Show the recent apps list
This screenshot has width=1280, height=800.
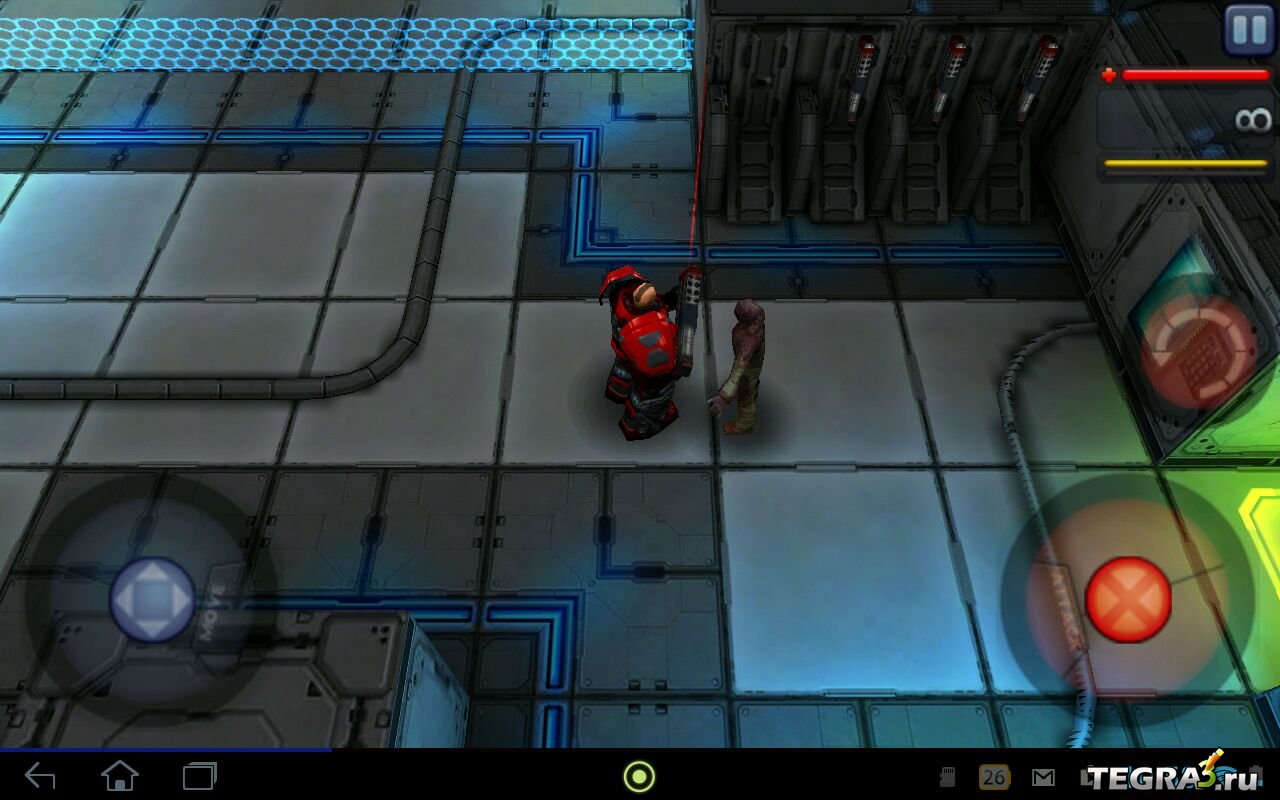(199, 776)
